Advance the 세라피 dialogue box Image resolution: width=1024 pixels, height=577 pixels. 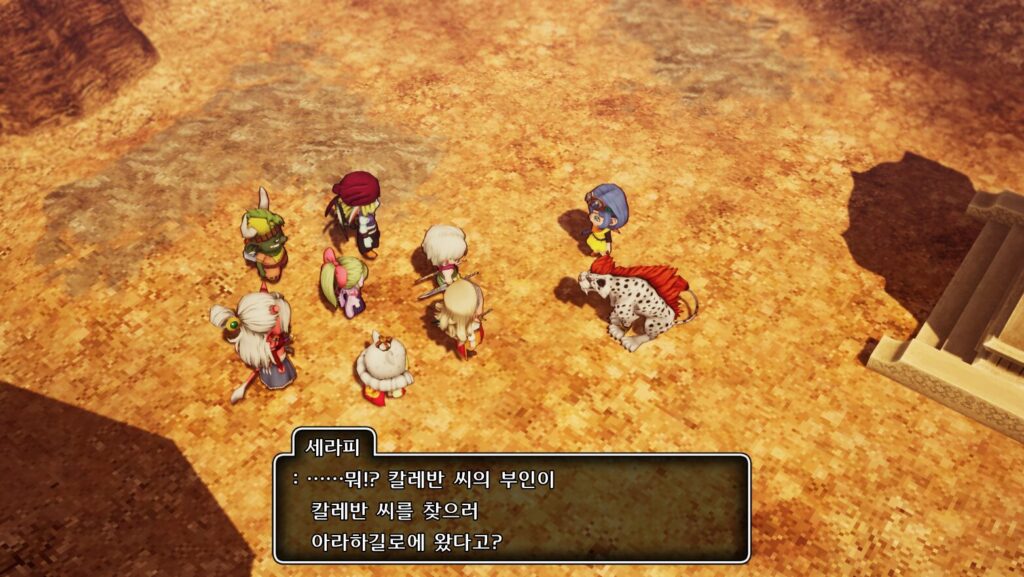point(511,509)
